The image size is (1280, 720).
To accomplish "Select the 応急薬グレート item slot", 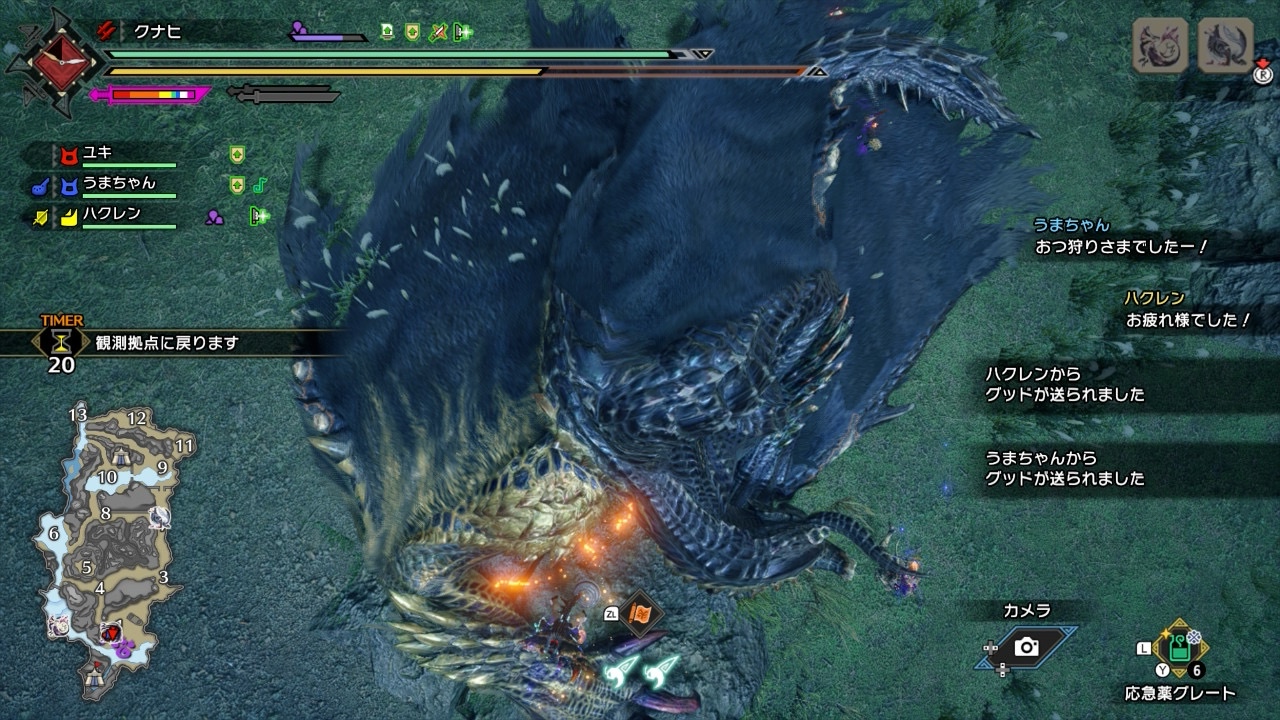I will click(x=1181, y=648).
